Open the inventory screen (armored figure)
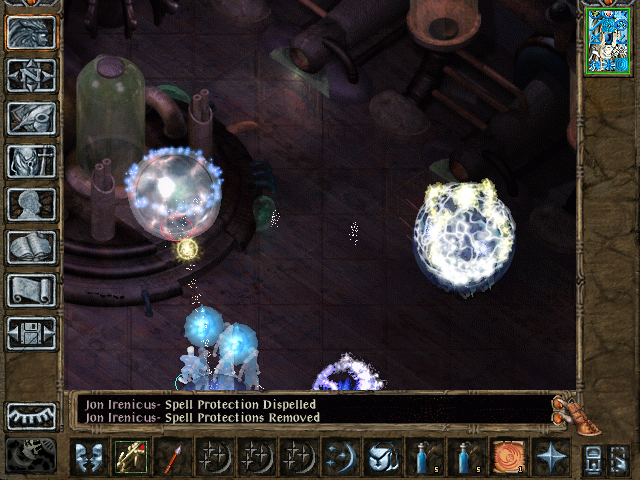This screenshot has width=640, height=480. pyautogui.click(x=31, y=161)
